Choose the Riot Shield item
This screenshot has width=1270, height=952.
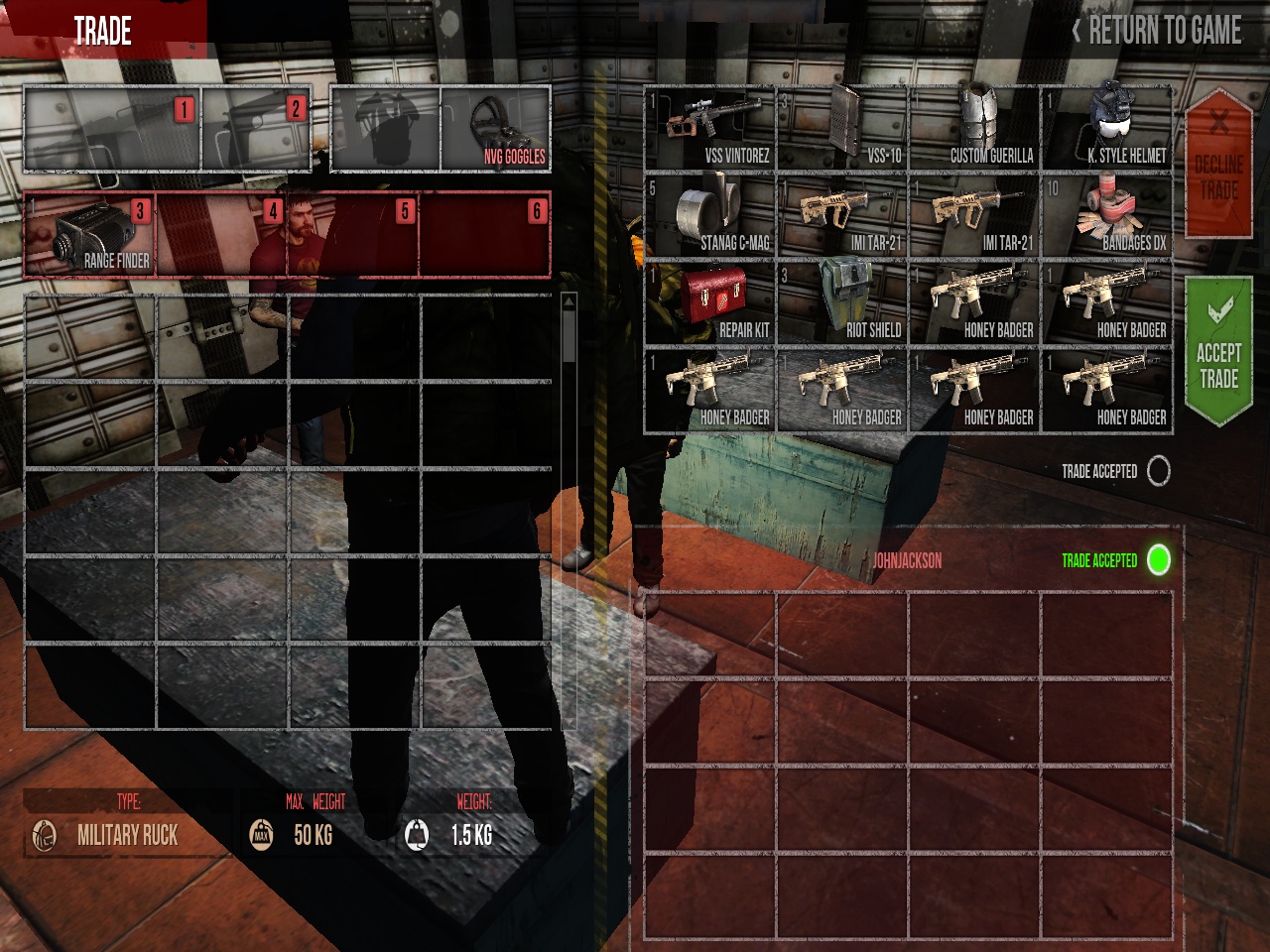pyautogui.click(x=841, y=303)
